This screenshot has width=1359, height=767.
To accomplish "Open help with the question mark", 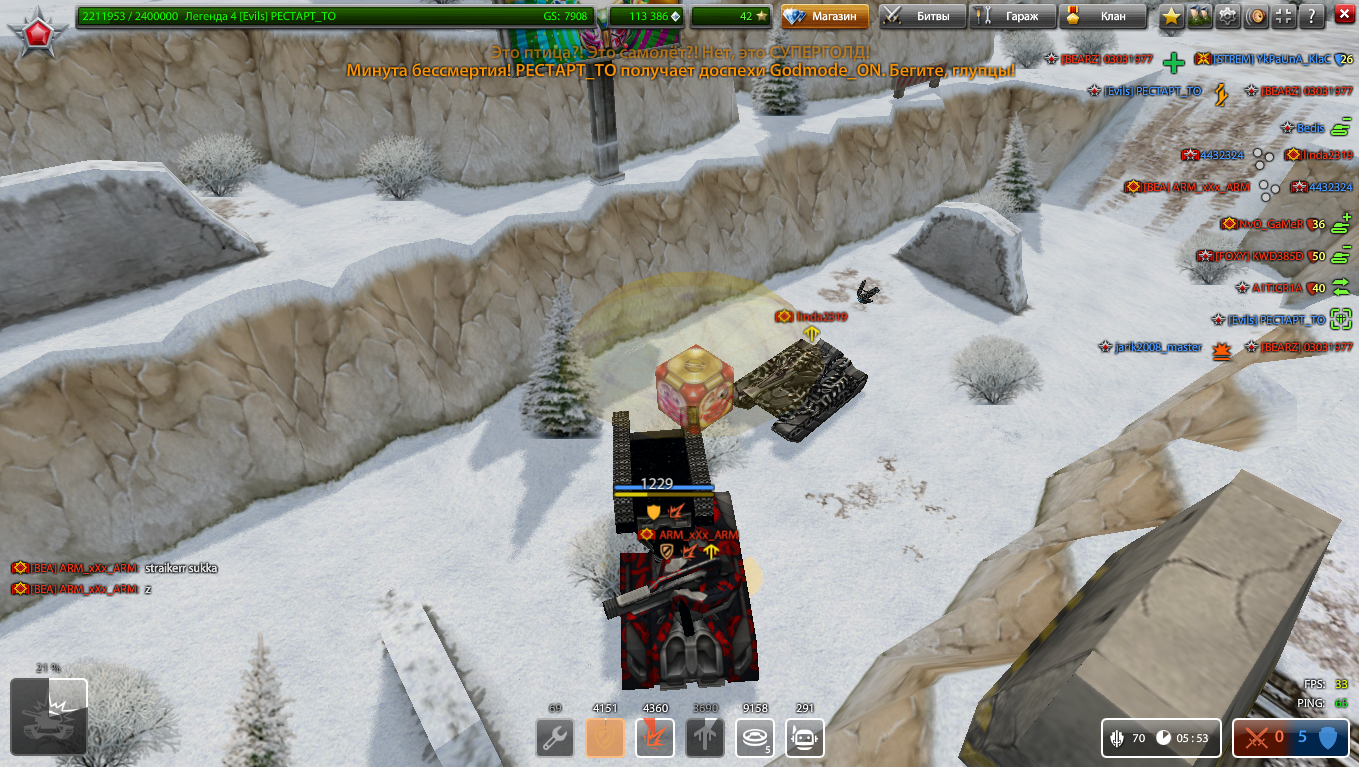I will (1312, 16).
